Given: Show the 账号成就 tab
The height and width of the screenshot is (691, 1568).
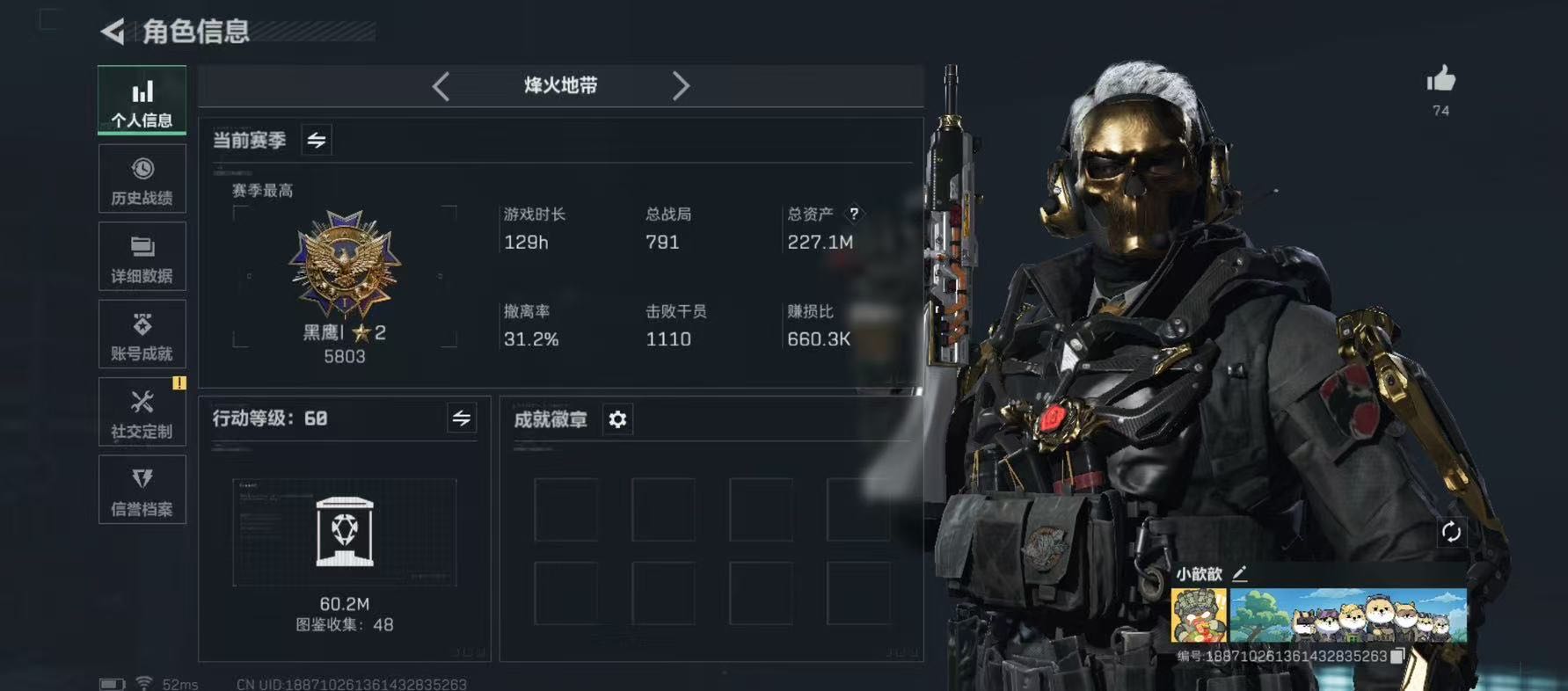Looking at the screenshot, I should pyautogui.click(x=142, y=334).
